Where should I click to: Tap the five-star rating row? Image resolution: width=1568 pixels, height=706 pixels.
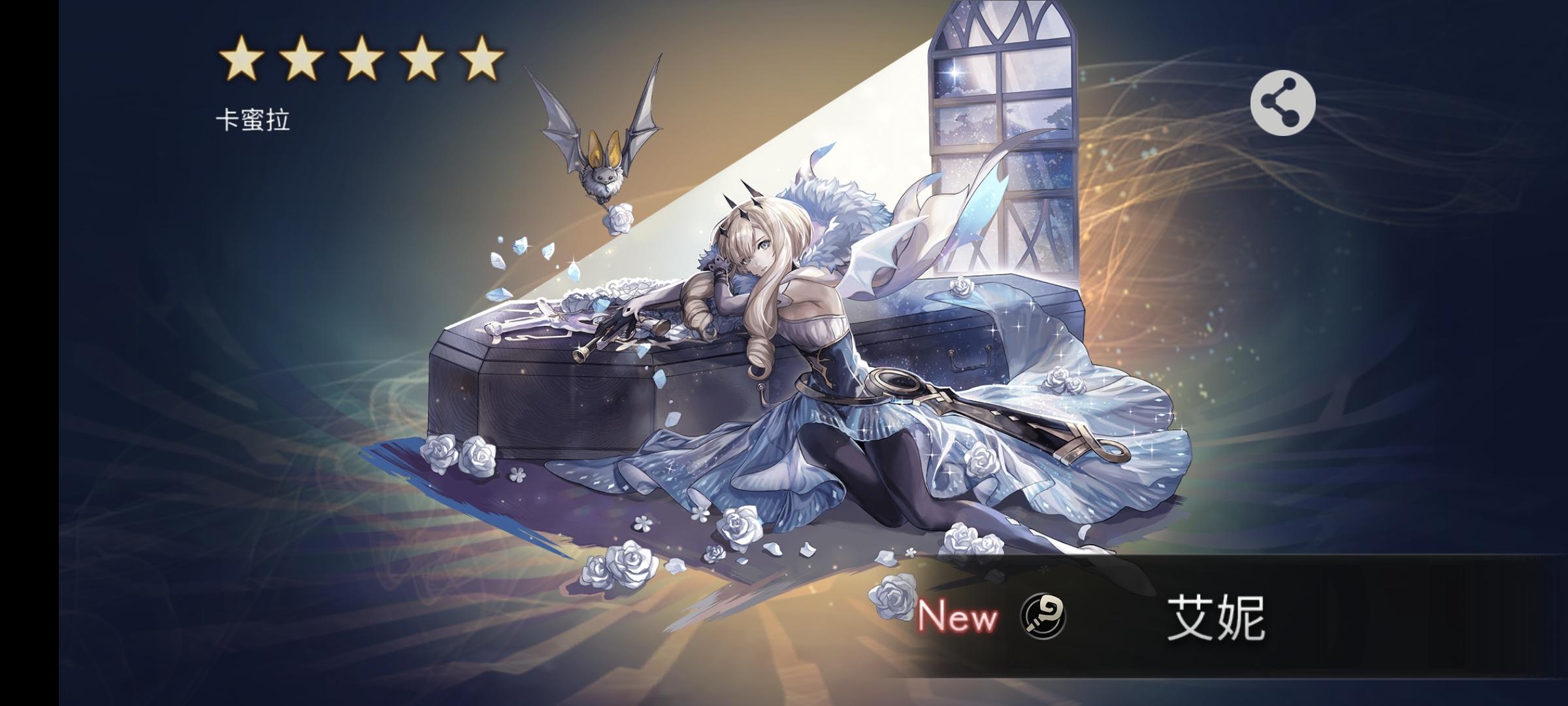point(359,59)
